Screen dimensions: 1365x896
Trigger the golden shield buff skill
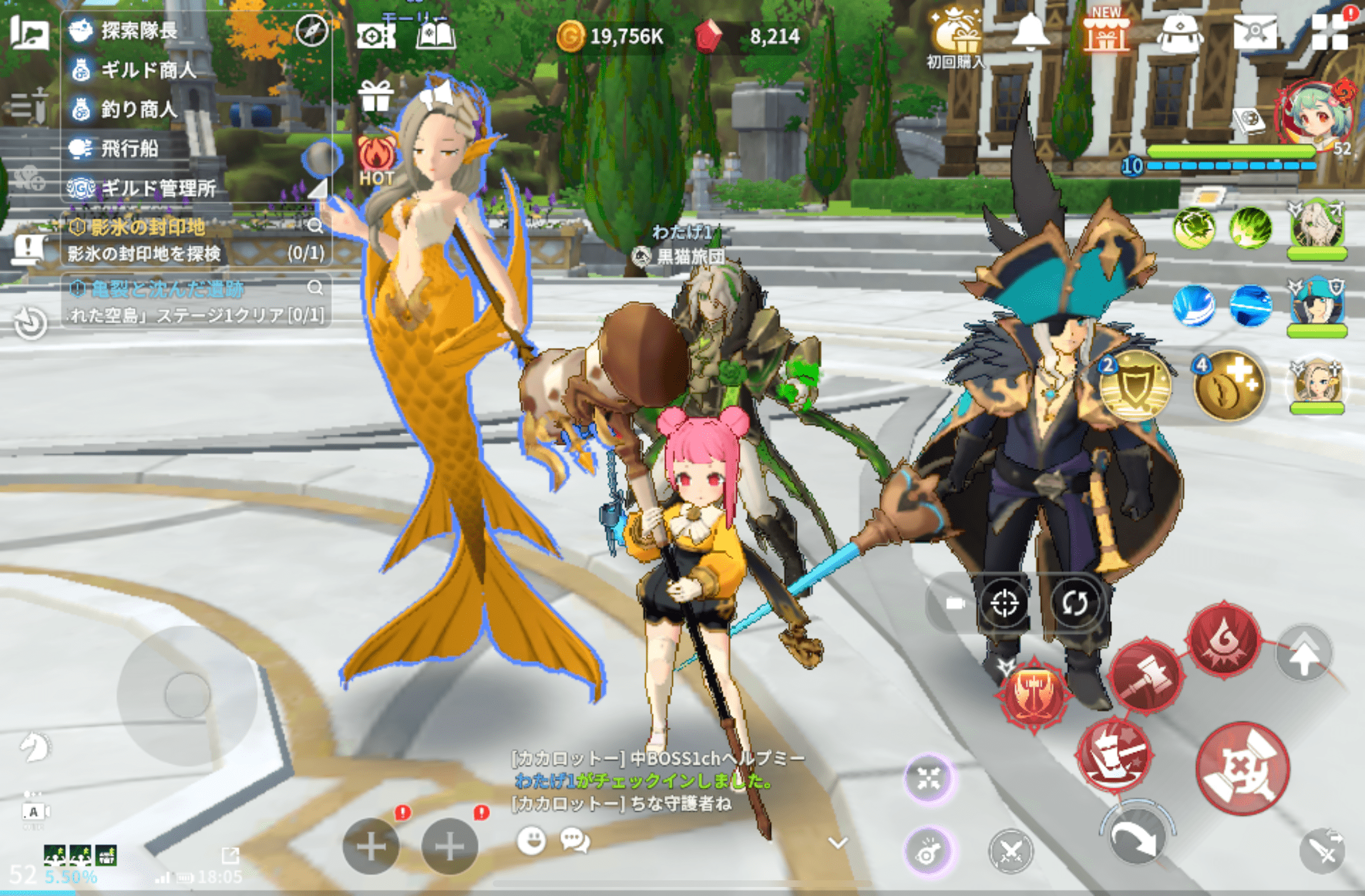coord(1135,386)
